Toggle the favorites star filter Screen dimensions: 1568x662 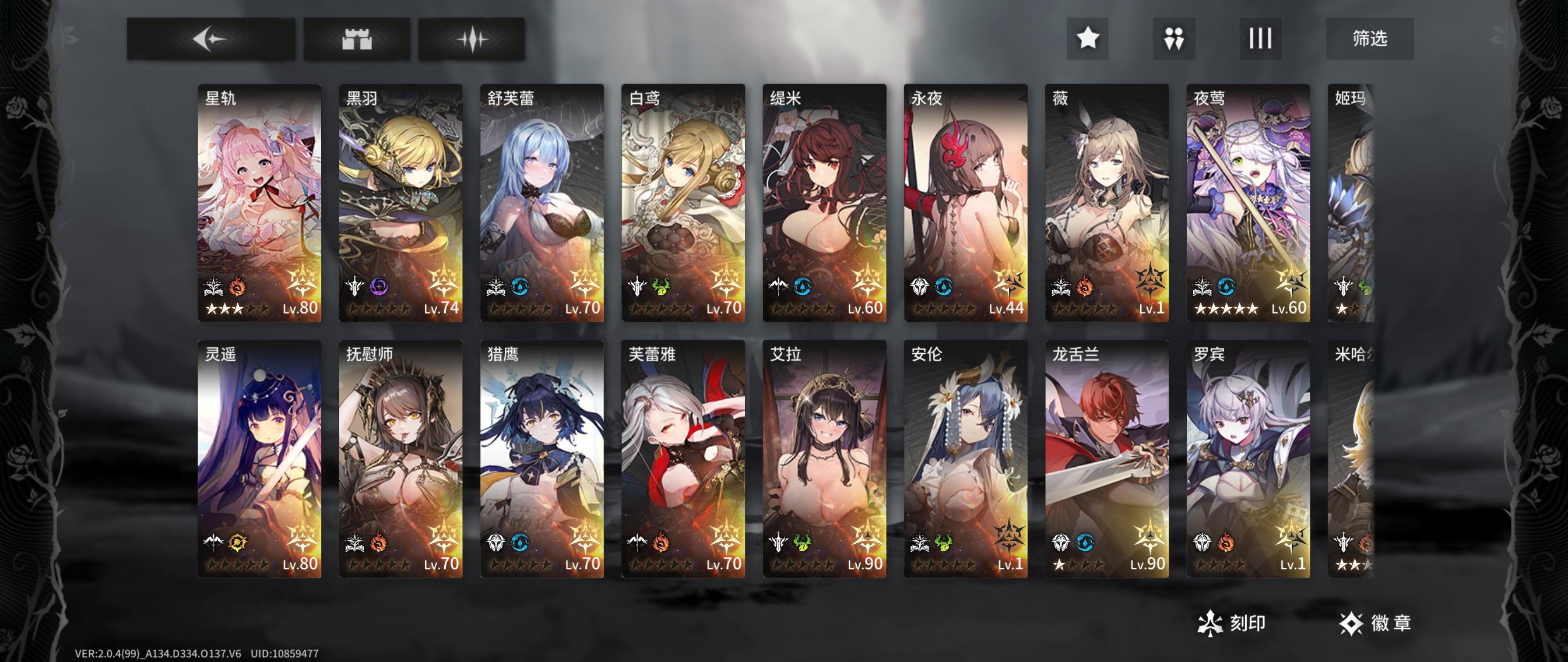coord(1089,39)
